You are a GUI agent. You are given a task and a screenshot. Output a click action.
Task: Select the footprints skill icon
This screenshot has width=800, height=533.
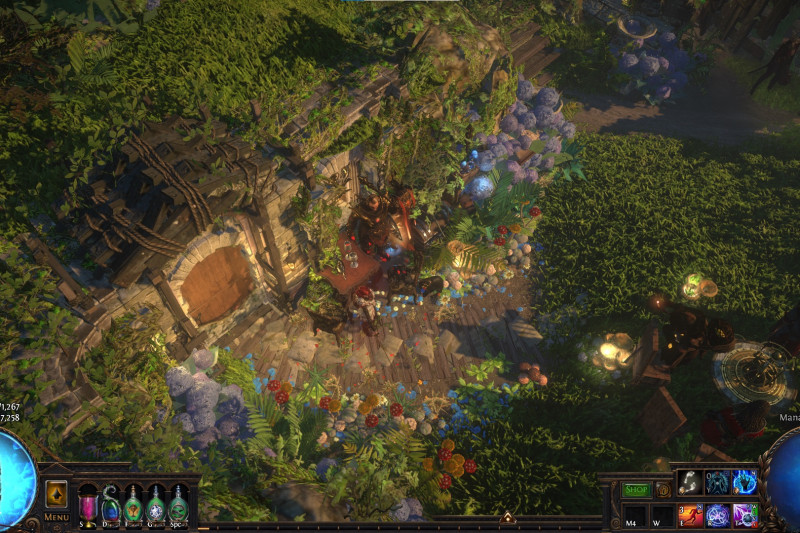tap(690, 482)
